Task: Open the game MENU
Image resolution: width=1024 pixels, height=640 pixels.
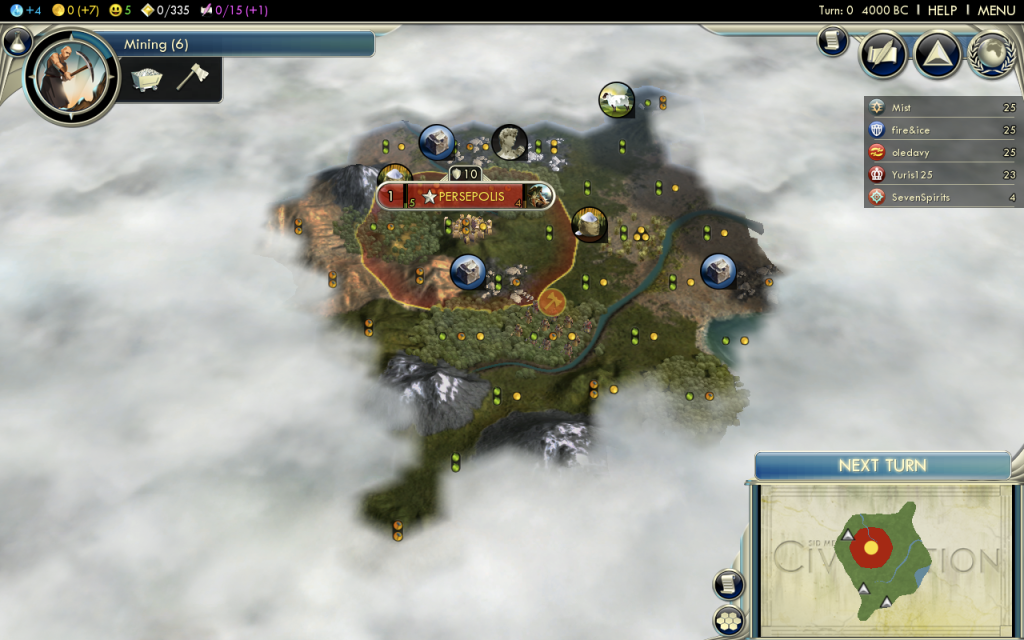Action: [x=996, y=10]
